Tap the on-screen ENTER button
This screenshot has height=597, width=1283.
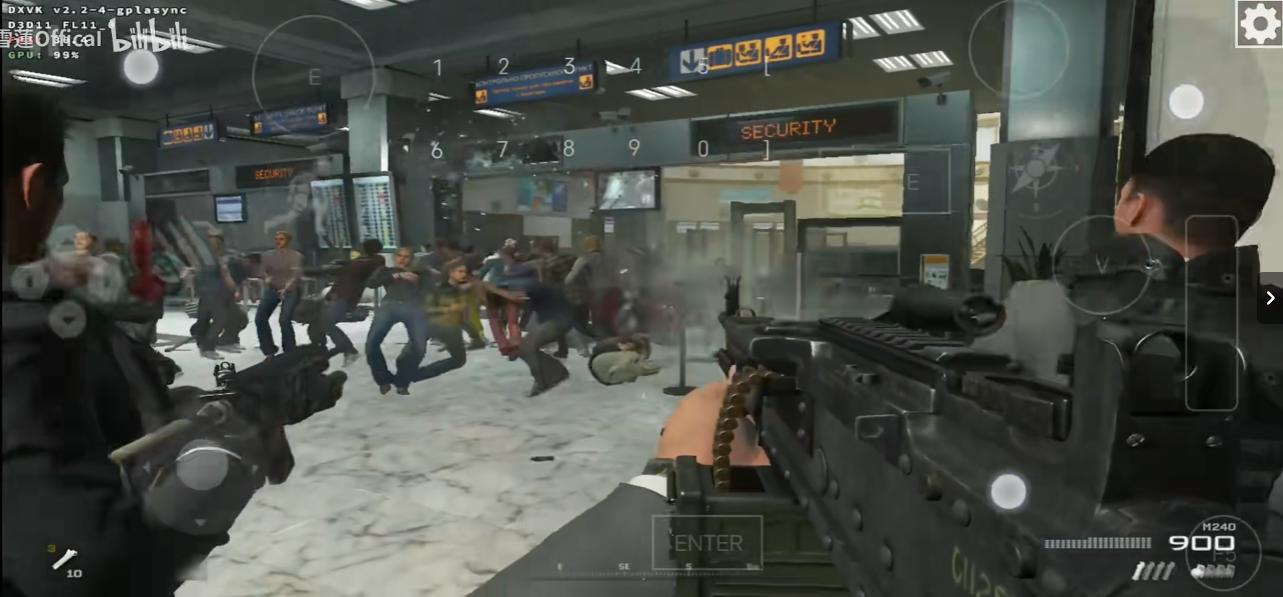[708, 543]
